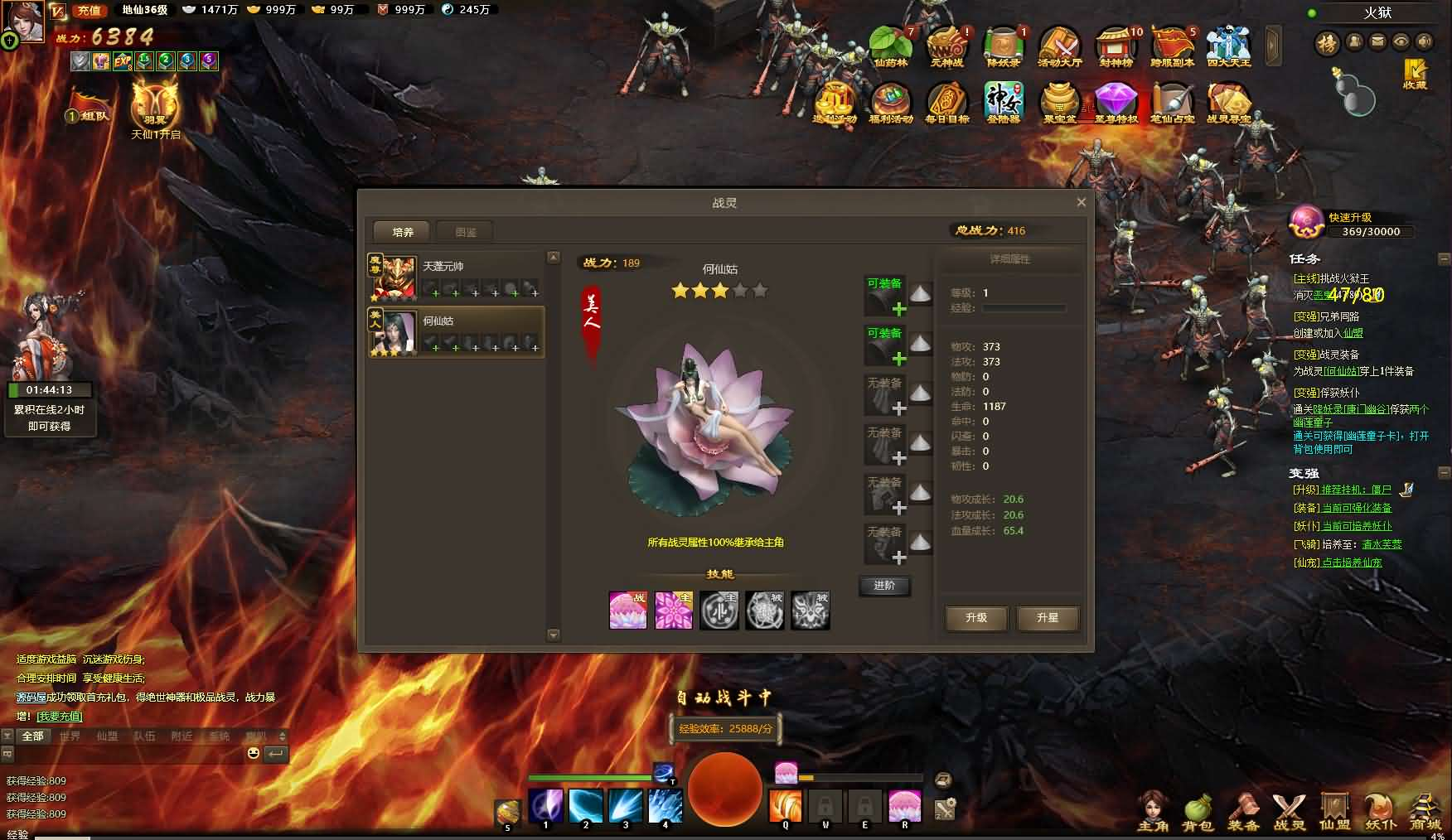Click the 我要充值 chat link
Screen dimensions: 1452x840
click(60, 716)
